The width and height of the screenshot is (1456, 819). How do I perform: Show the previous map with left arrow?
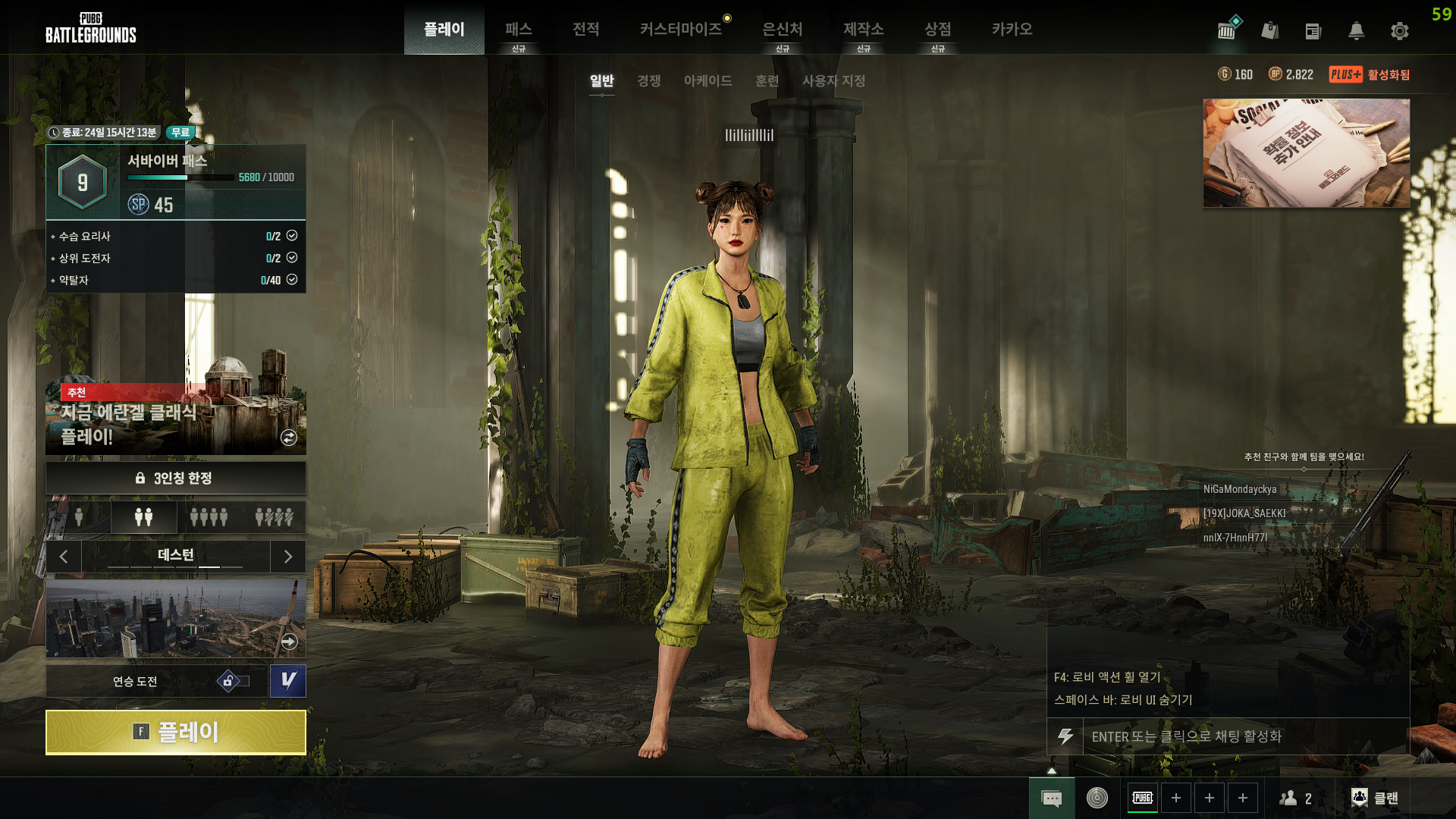point(64,557)
